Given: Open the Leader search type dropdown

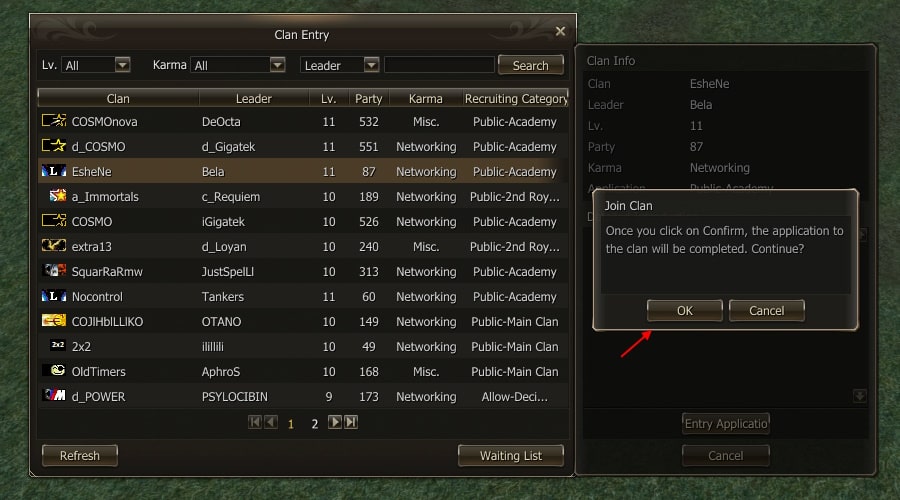Looking at the screenshot, I should [371, 65].
